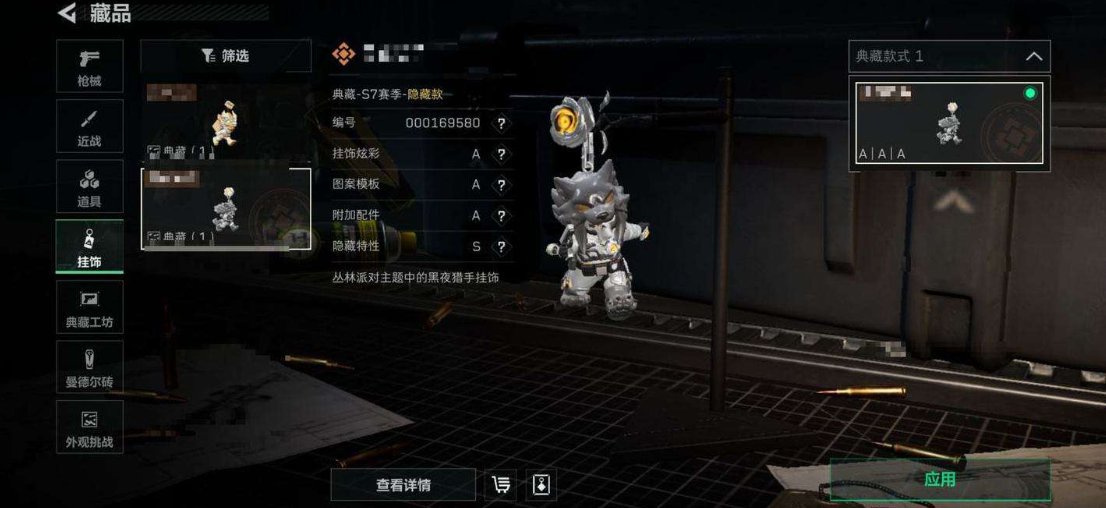Open the 筛选 filter button

225,56
